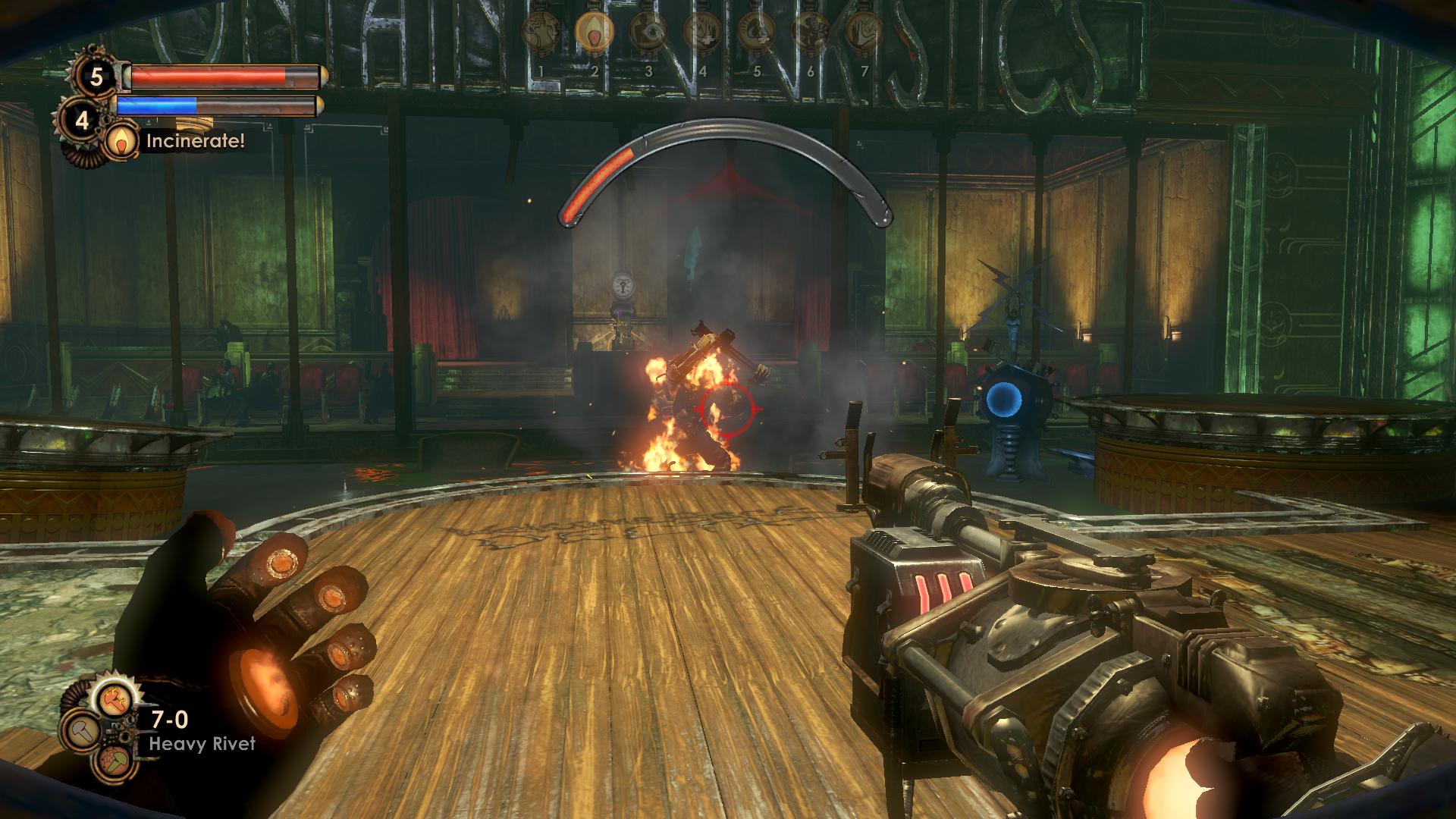1456x819 pixels.
Task: Choose the green rivet ammo type
Action: (x=111, y=766)
